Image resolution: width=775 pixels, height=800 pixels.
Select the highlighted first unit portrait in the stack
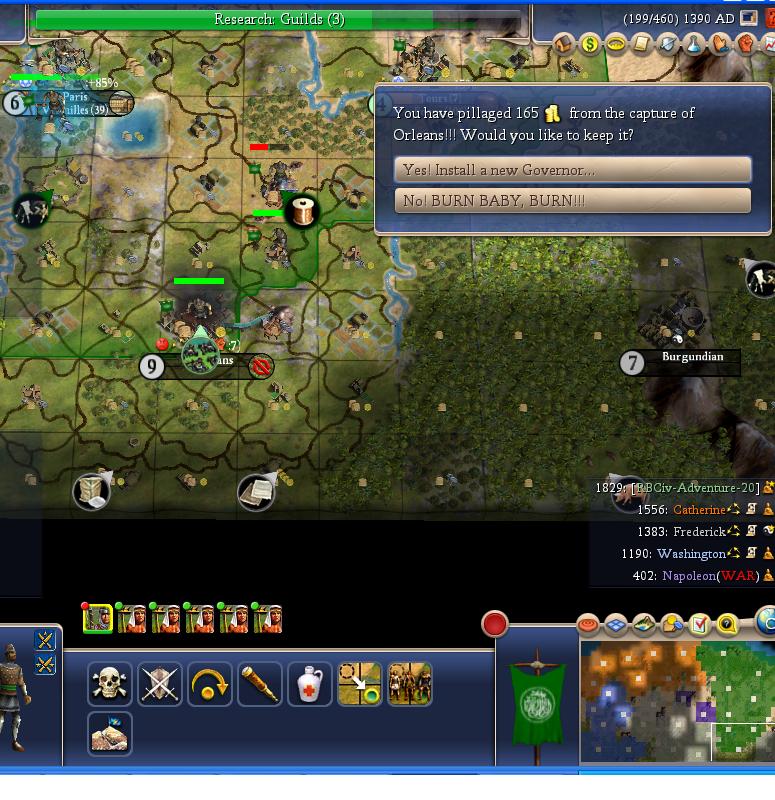pos(98,619)
